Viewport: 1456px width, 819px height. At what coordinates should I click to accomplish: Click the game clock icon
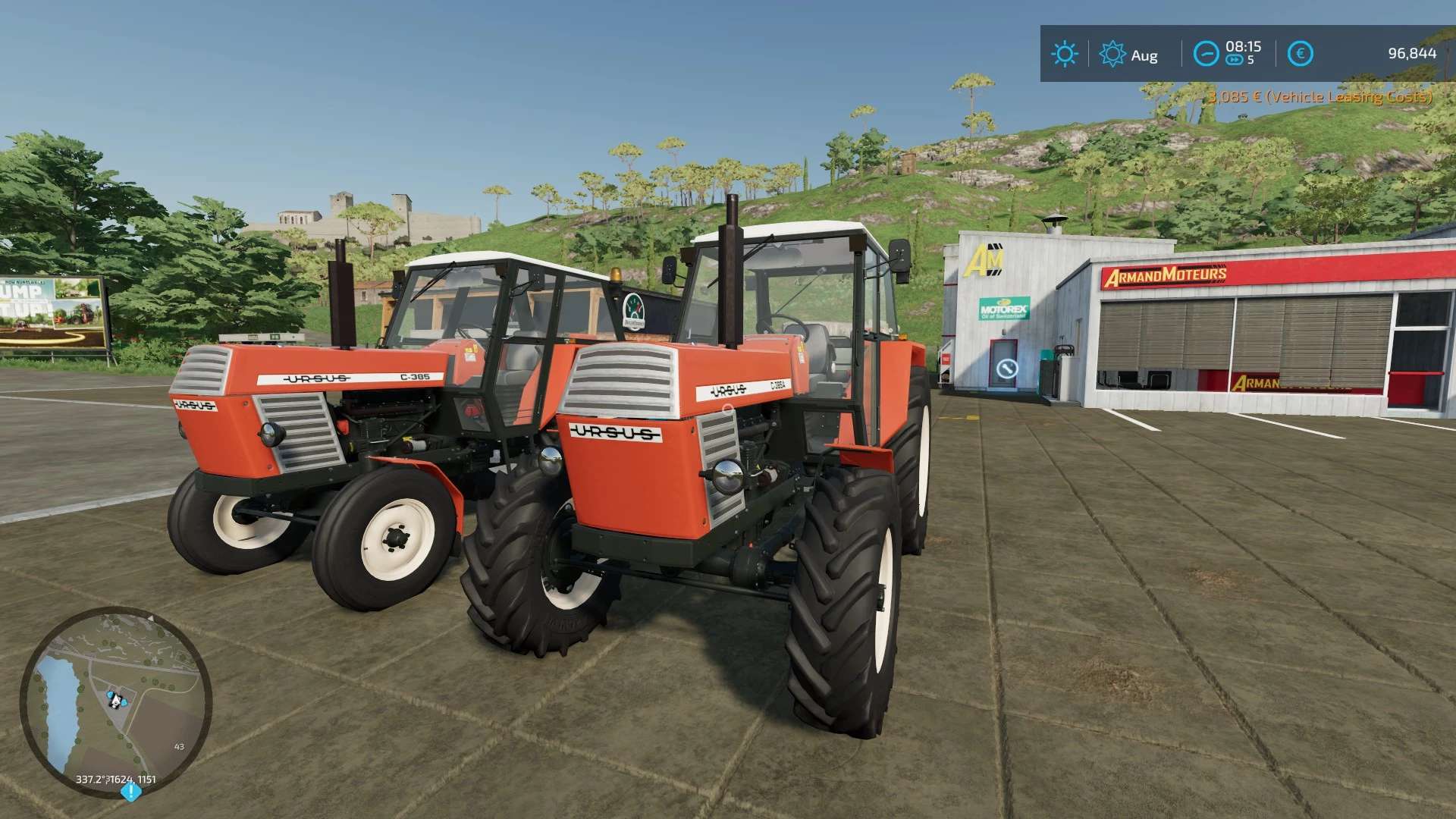click(x=1206, y=54)
